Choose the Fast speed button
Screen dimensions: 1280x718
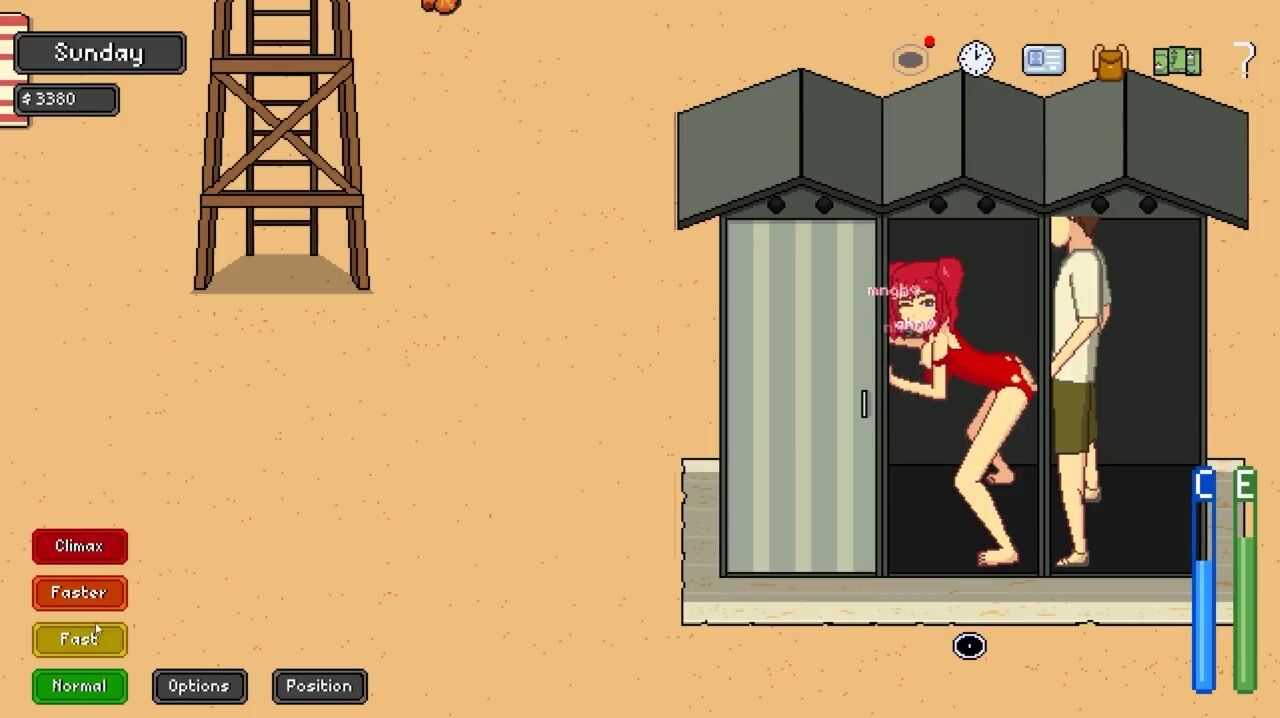pyautogui.click(x=79, y=639)
